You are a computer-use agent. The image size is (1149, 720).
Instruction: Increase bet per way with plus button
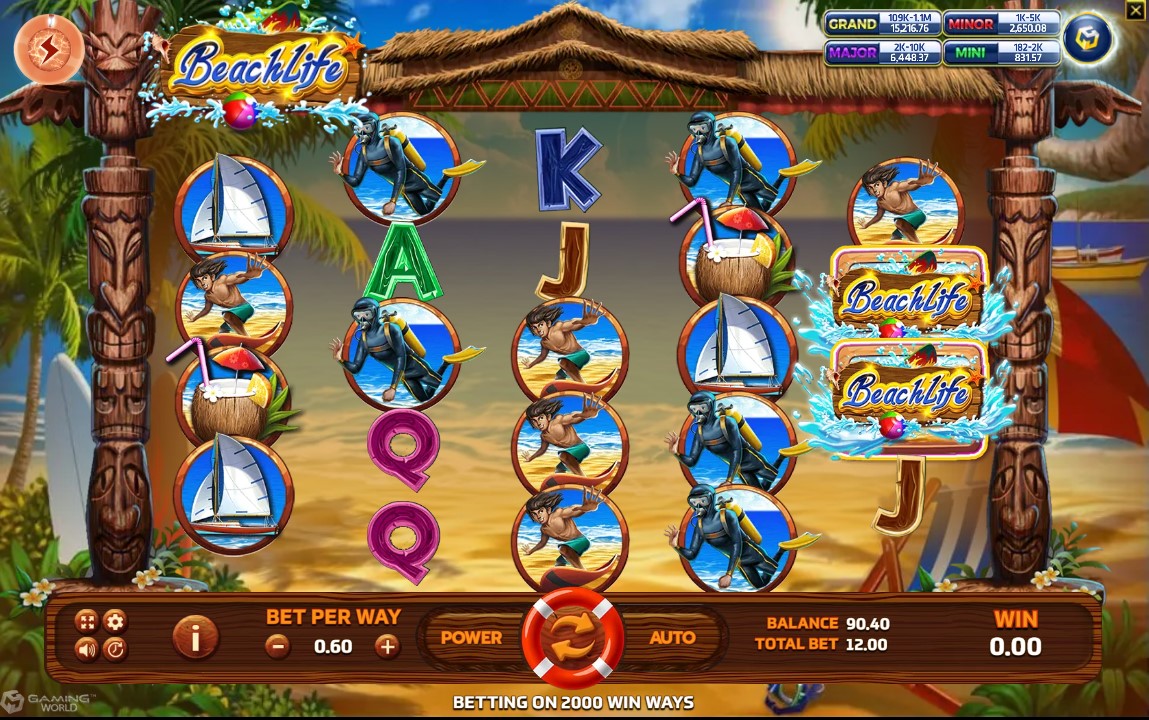tap(387, 646)
